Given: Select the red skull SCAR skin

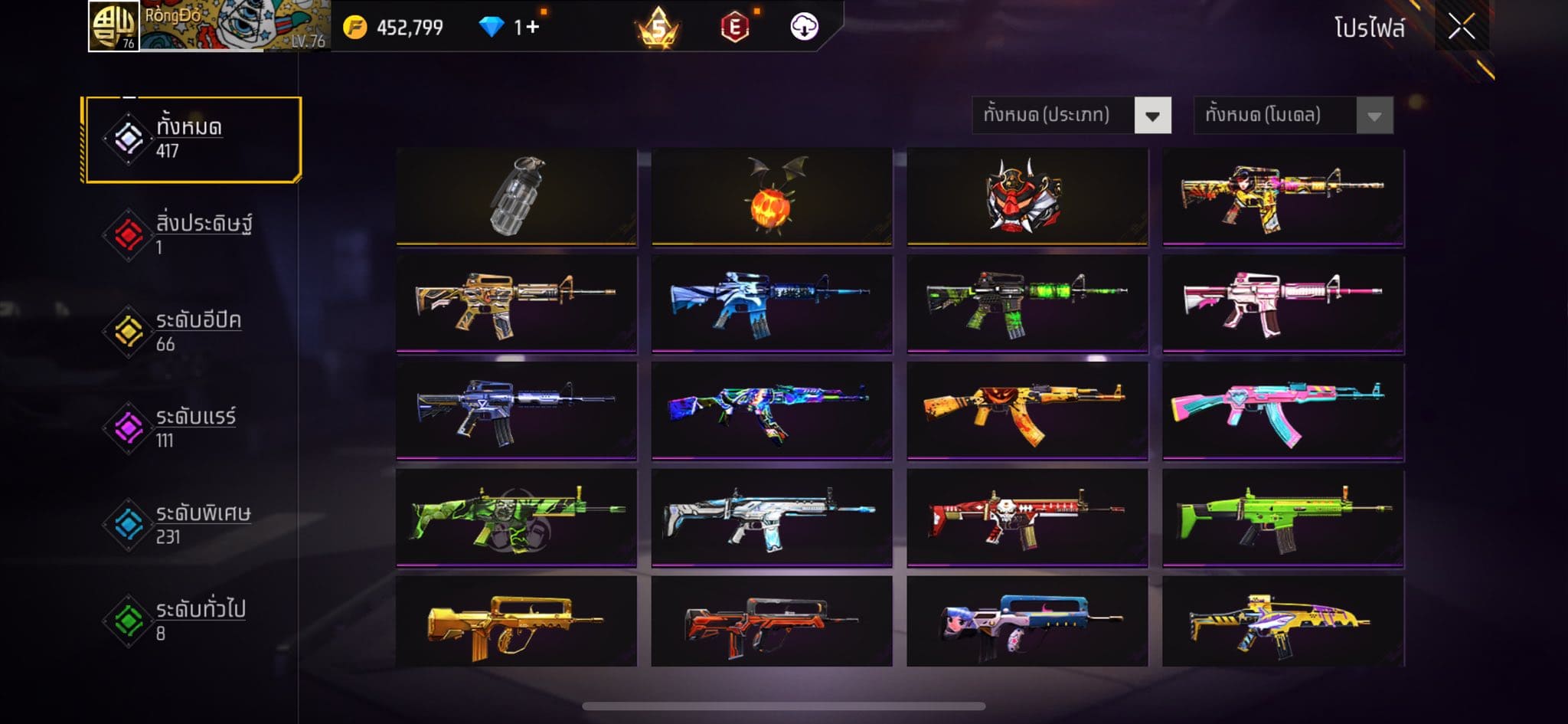Looking at the screenshot, I should (1027, 518).
